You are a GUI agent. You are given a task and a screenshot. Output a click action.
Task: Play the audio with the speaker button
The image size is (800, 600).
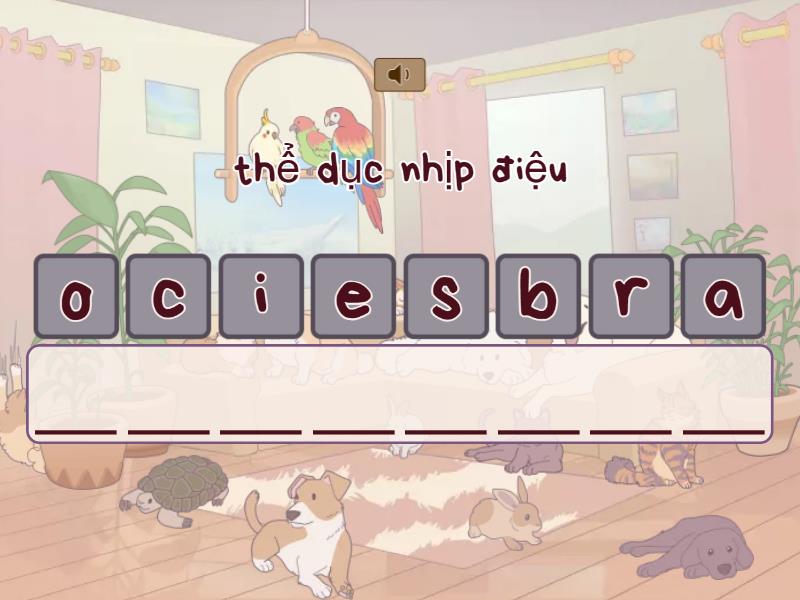400,75
